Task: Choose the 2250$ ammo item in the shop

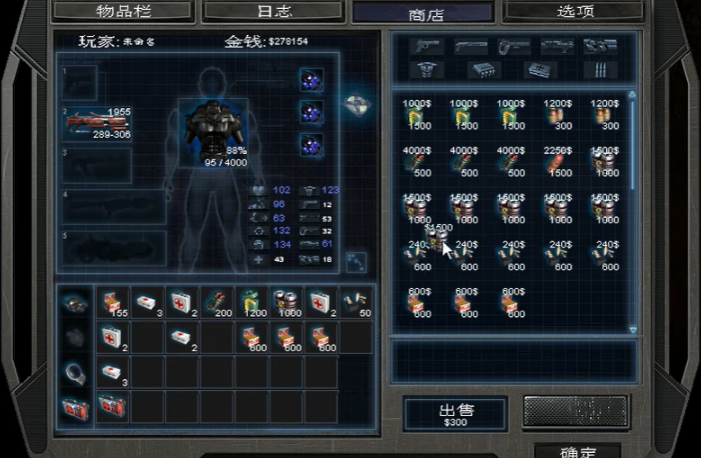Action: pos(557,161)
